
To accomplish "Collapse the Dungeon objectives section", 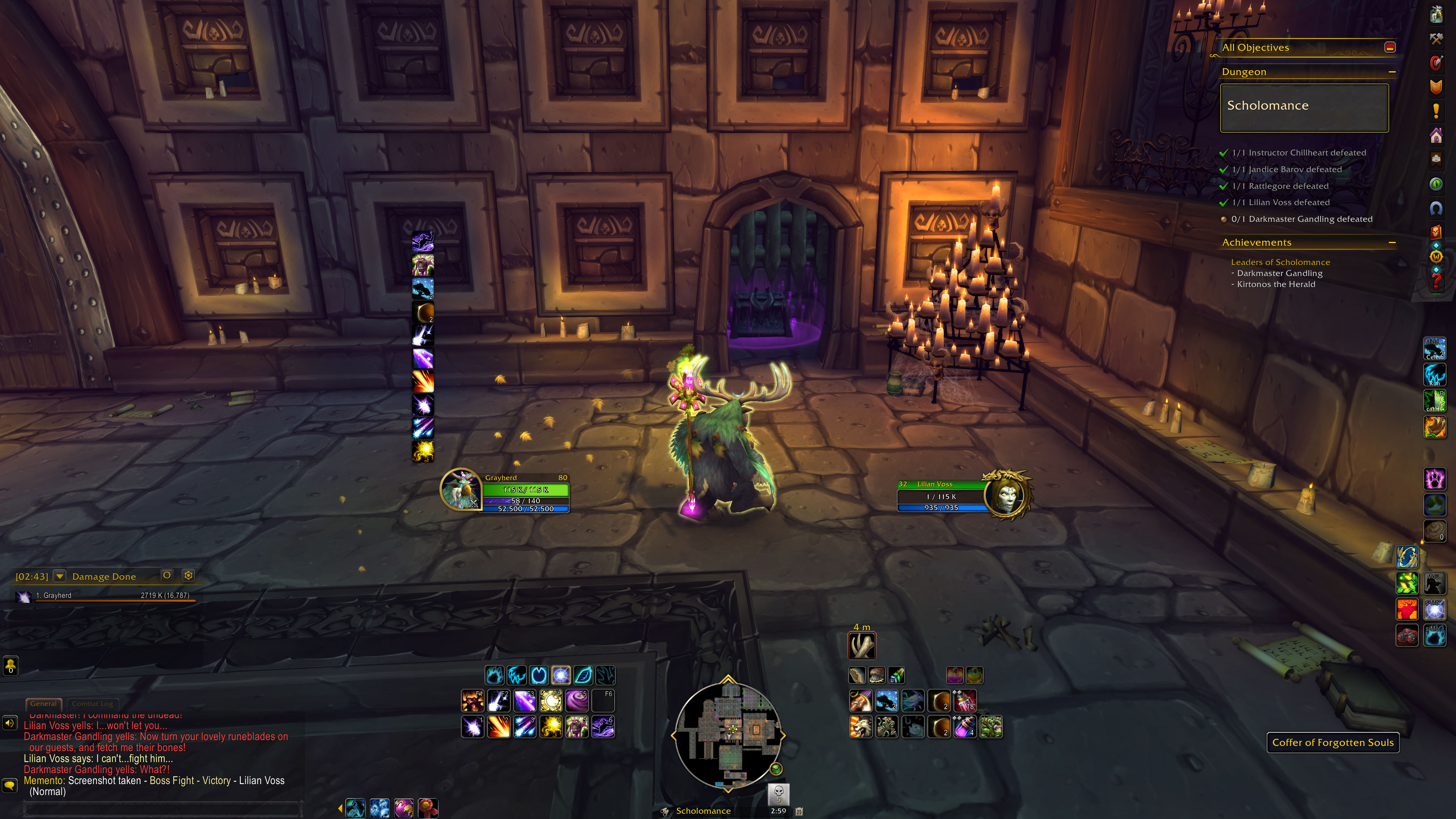I will (x=1392, y=72).
